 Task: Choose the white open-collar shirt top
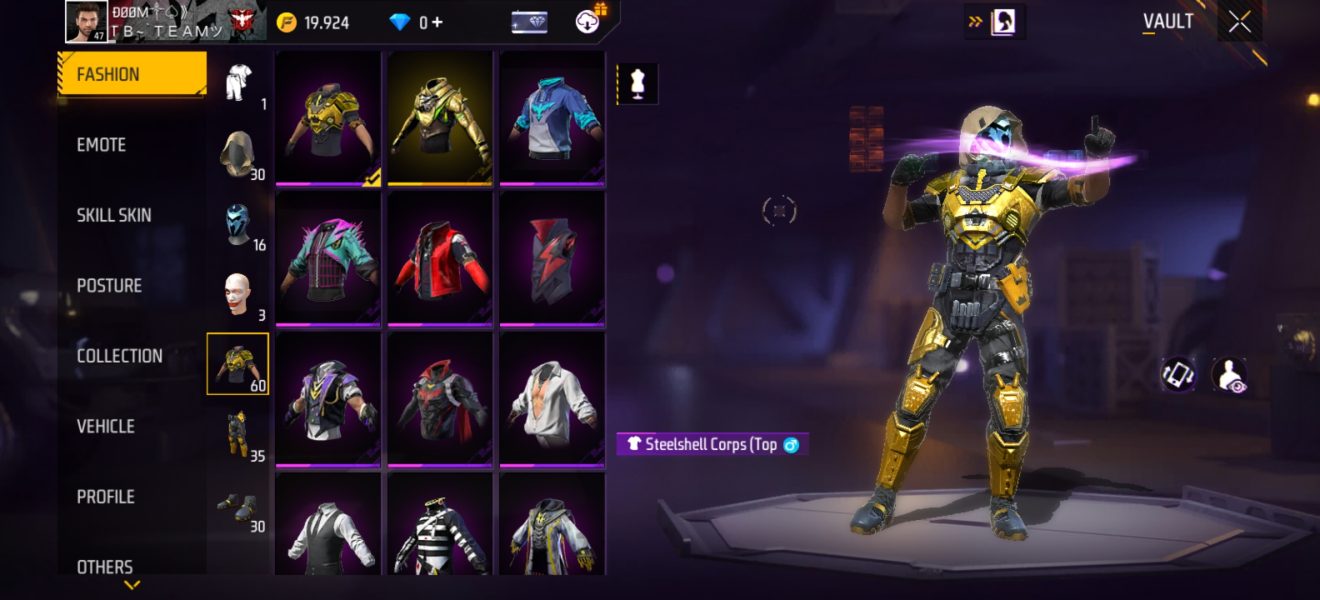click(552, 398)
